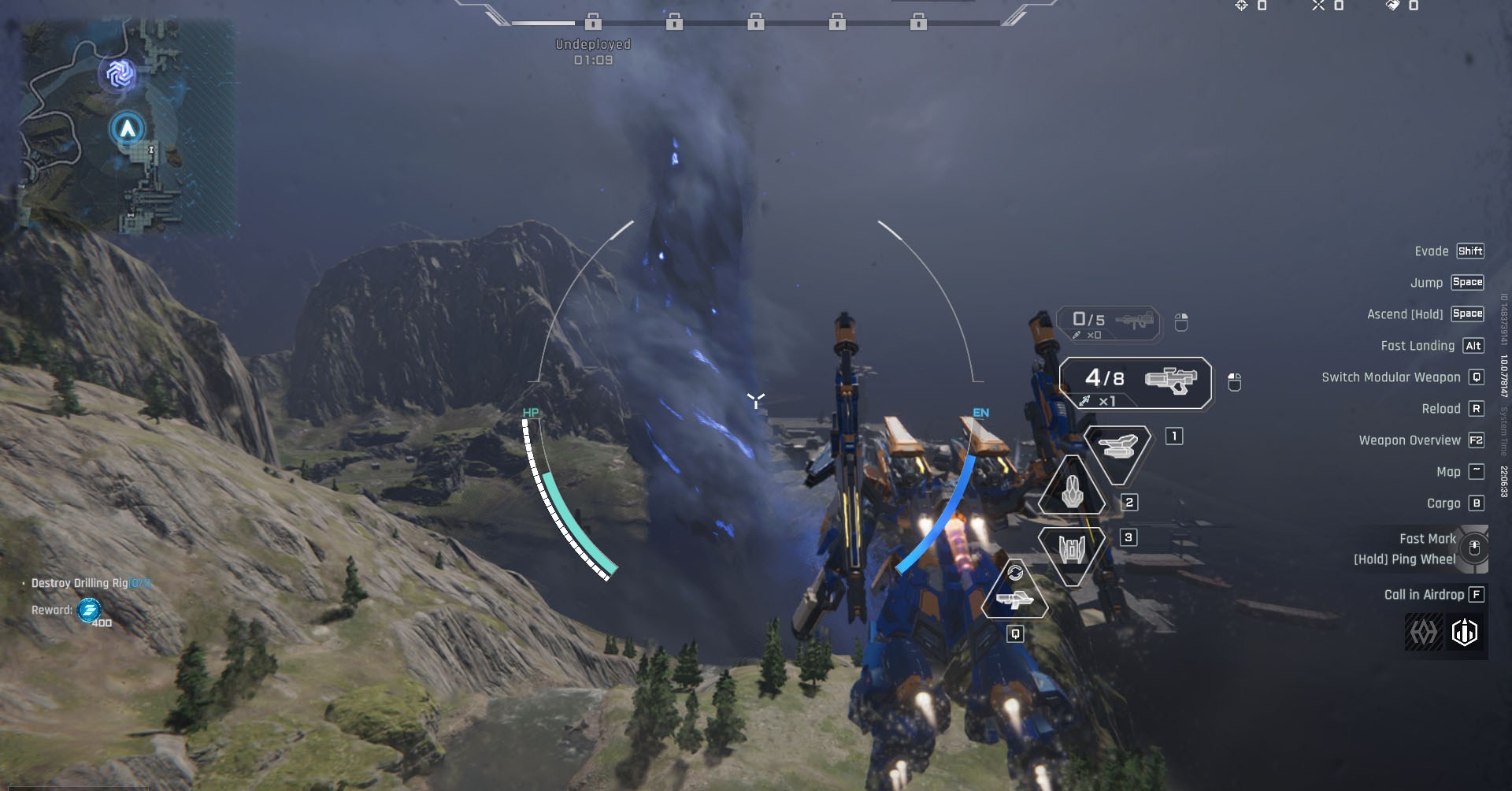Viewport: 1512px width, 791px height.
Task: Toggle the right shield emblem at bottom right
Action: click(1464, 632)
